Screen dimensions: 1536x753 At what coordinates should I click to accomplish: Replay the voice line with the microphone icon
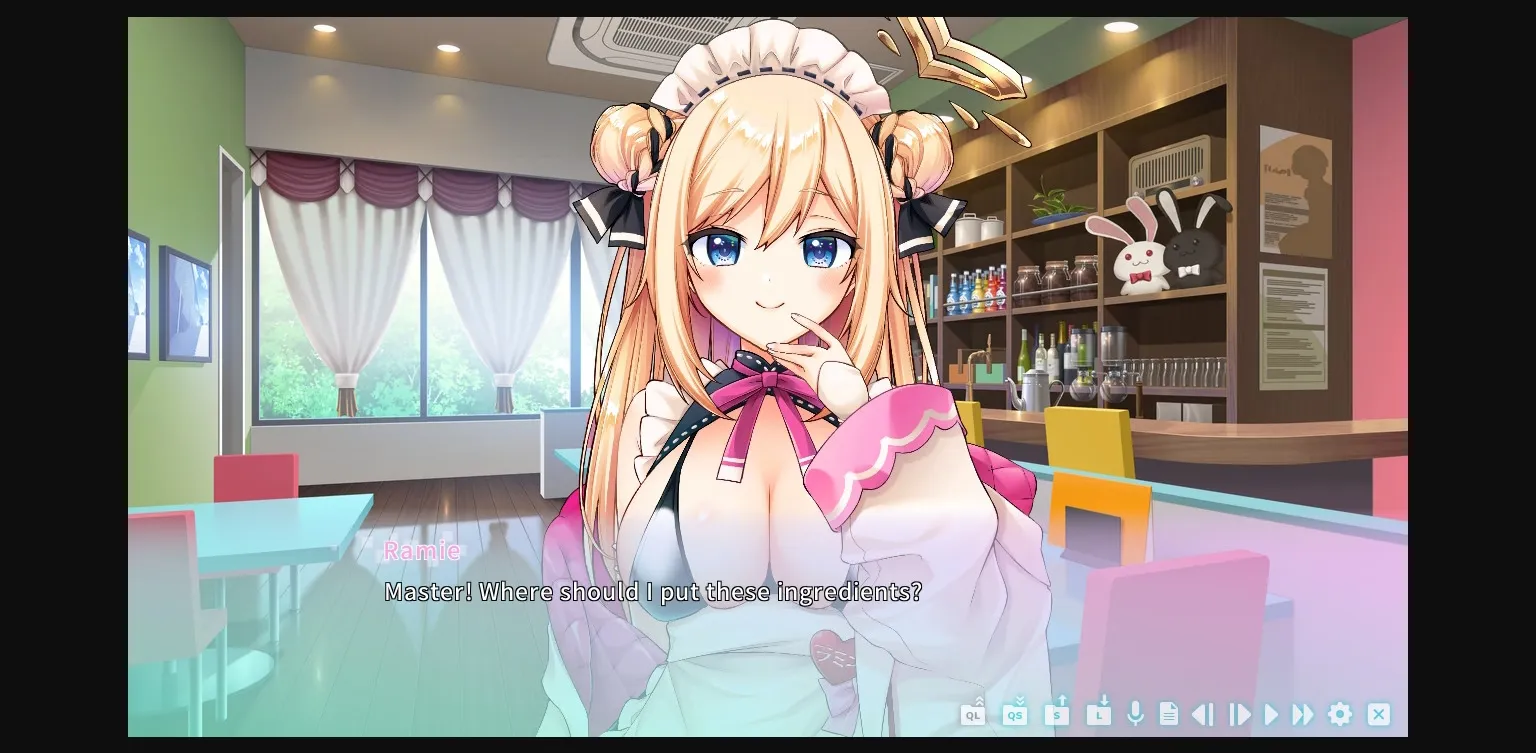click(x=1135, y=715)
